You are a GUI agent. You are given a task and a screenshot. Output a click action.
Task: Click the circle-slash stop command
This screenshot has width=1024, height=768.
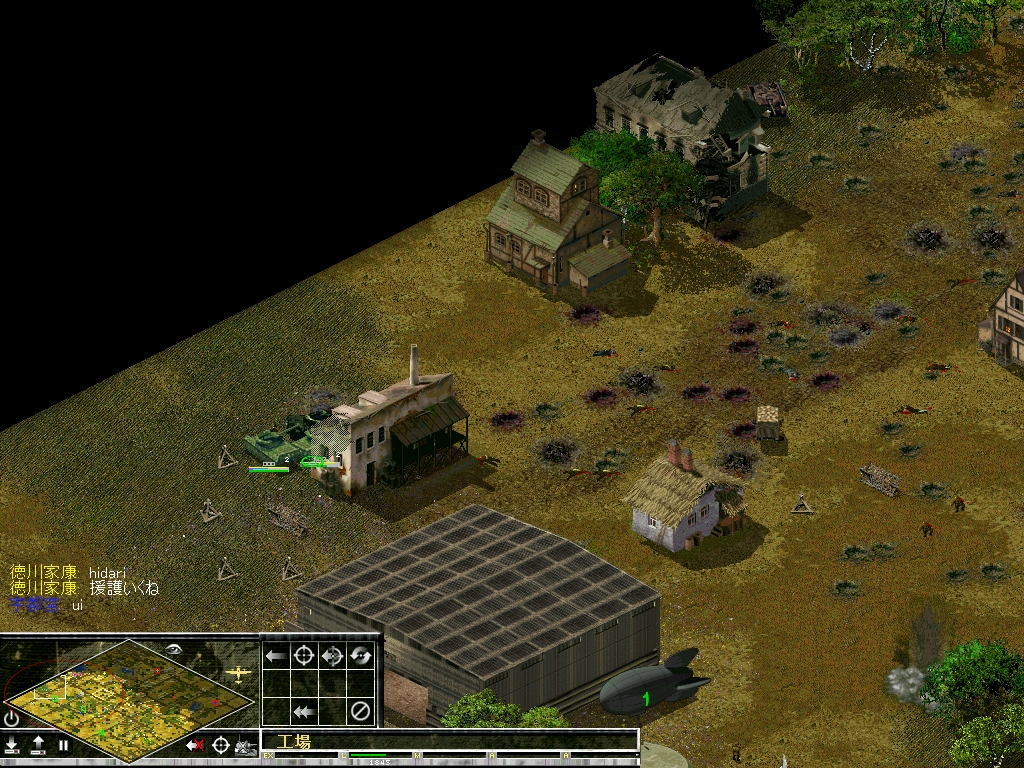361,712
